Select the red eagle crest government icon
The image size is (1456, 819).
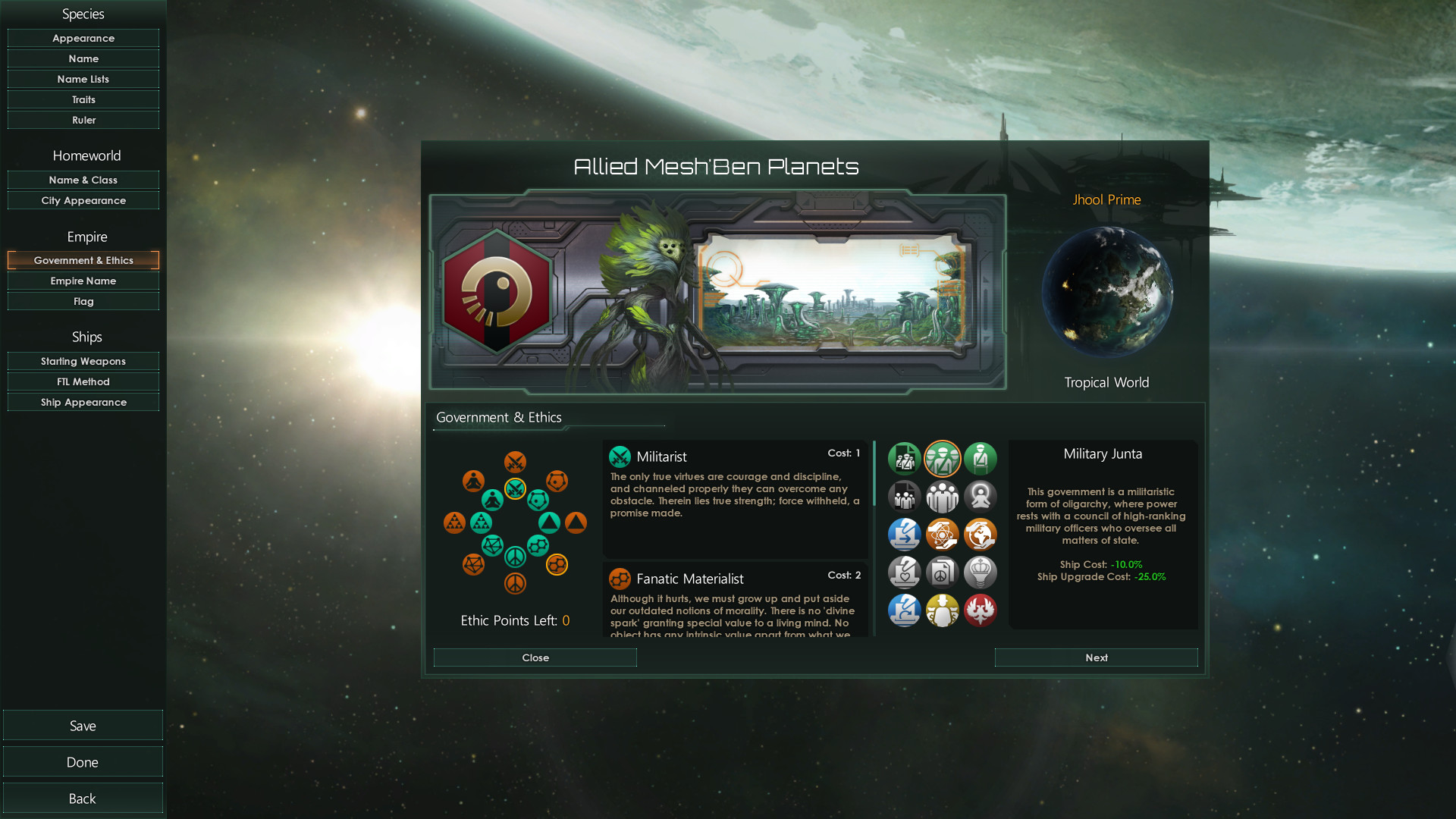click(979, 610)
